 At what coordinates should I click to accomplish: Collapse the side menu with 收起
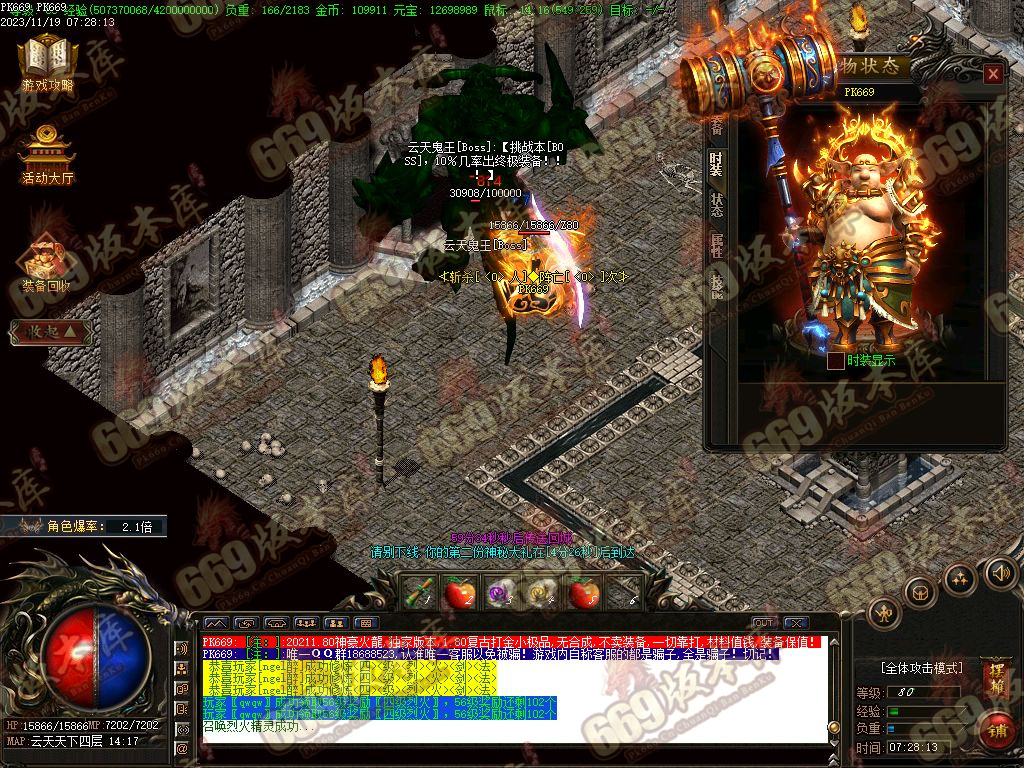coord(50,333)
